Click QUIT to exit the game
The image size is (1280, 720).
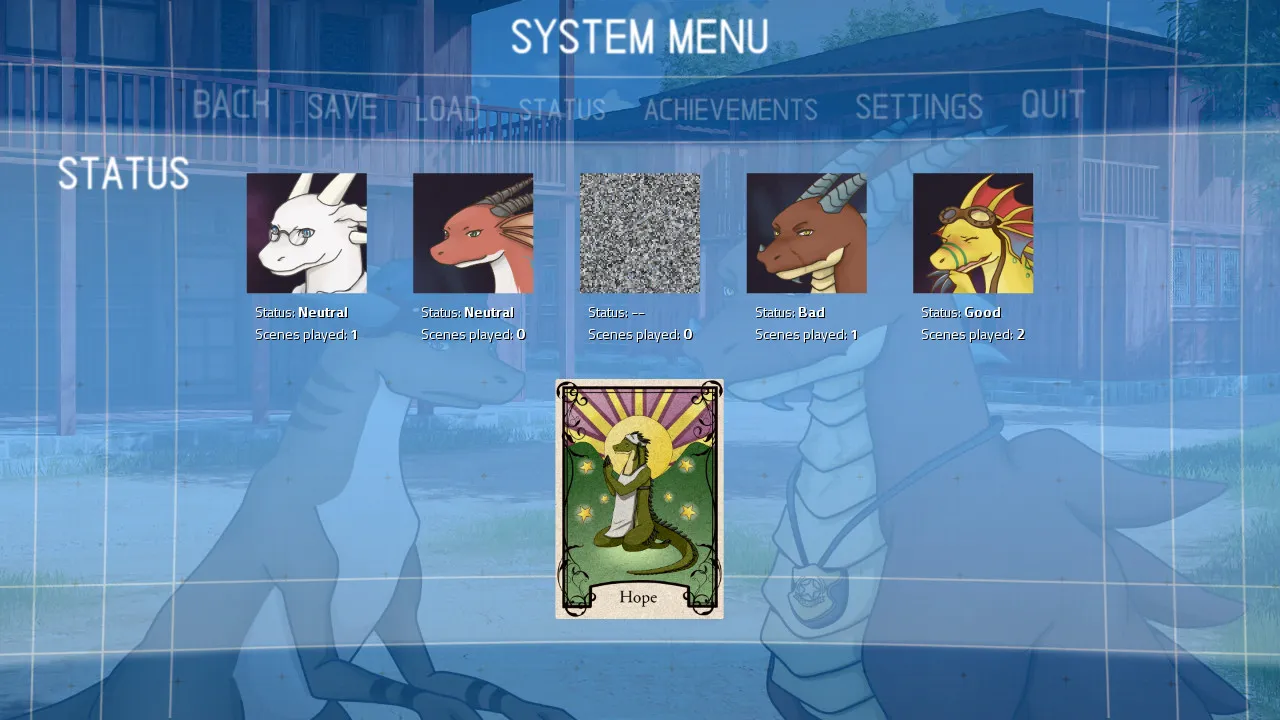pos(1052,103)
